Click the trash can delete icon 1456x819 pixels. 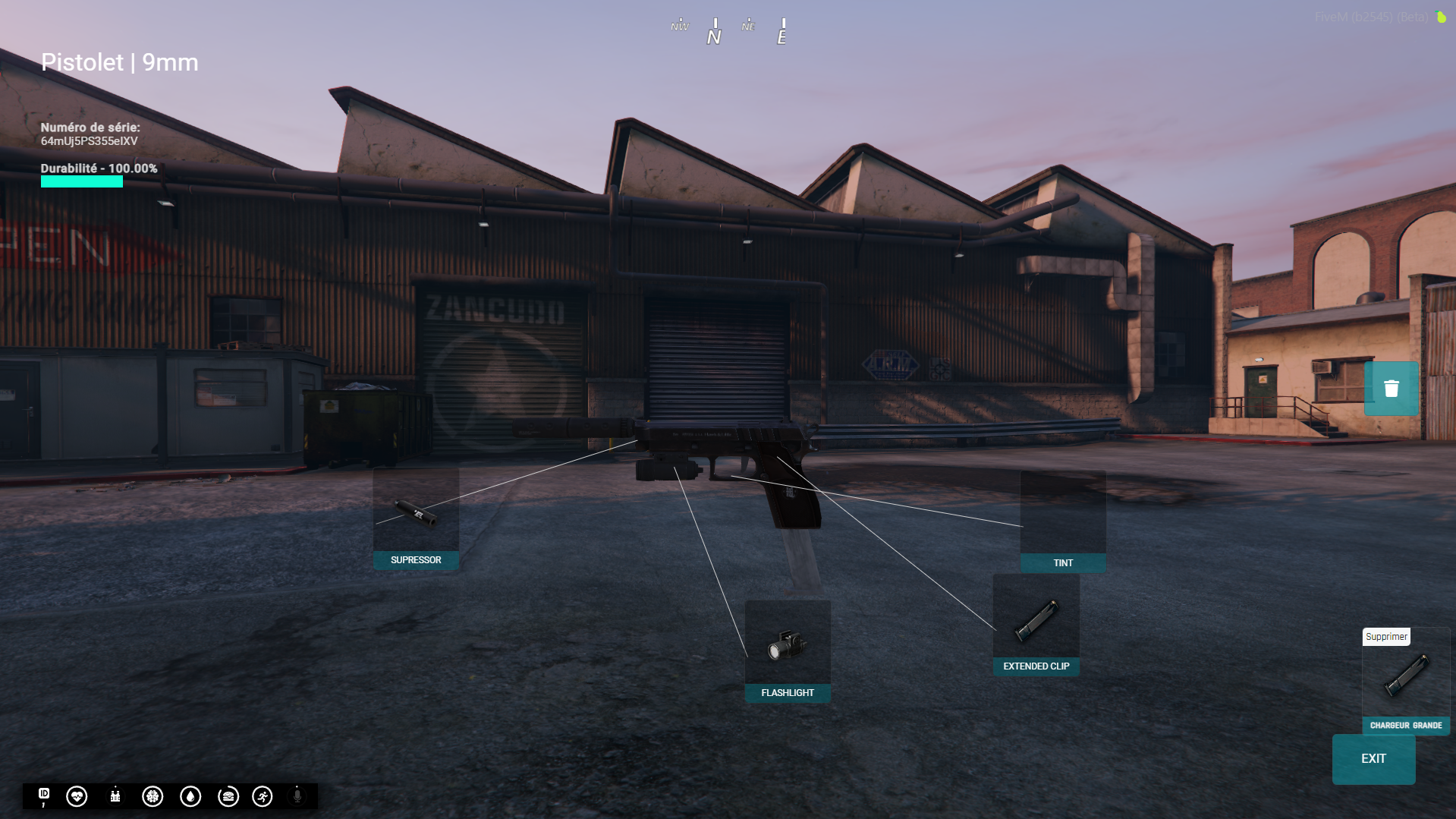tap(1391, 388)
